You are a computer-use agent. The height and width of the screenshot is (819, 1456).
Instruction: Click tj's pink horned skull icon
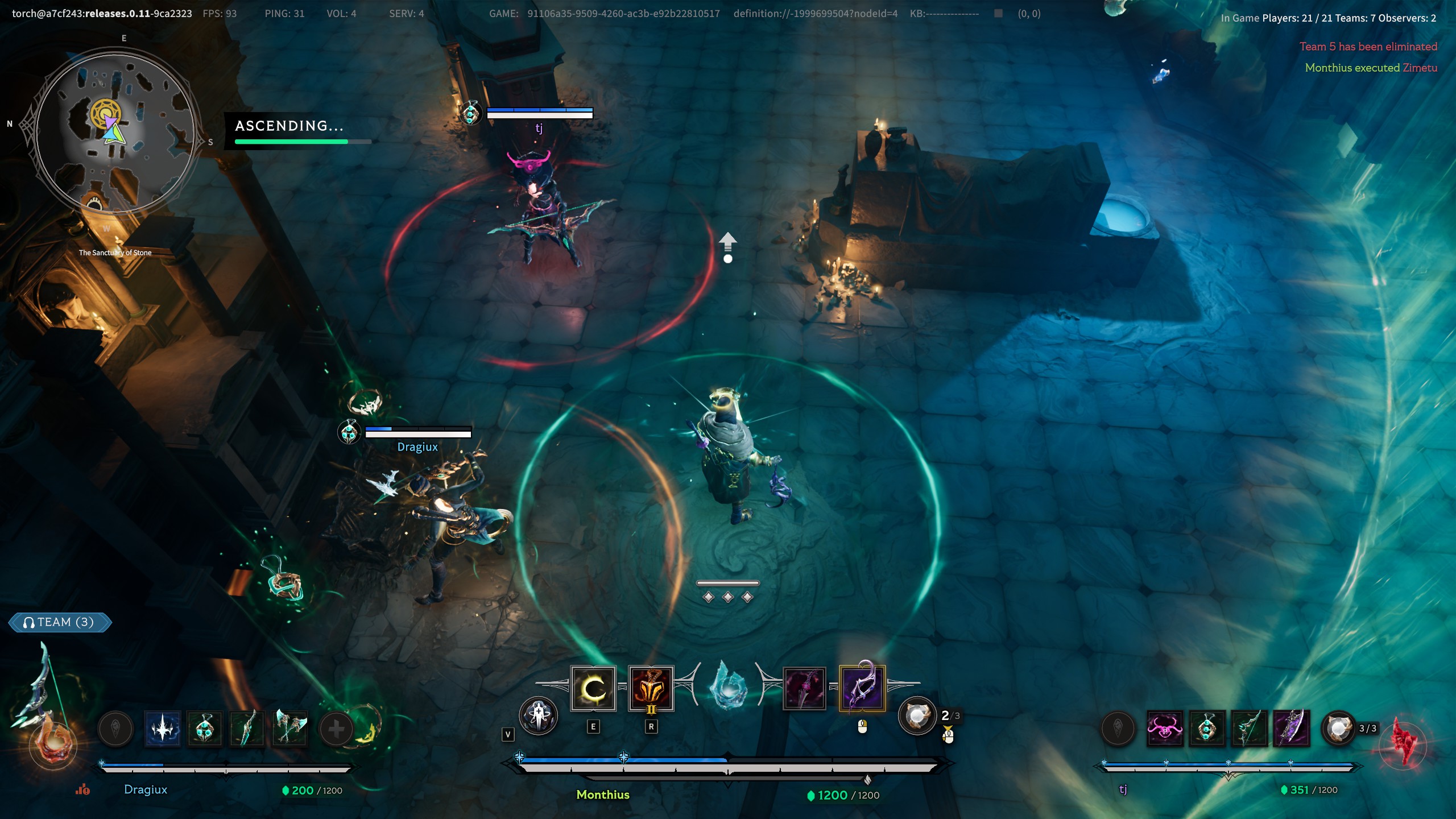[x=1165, y=729]
